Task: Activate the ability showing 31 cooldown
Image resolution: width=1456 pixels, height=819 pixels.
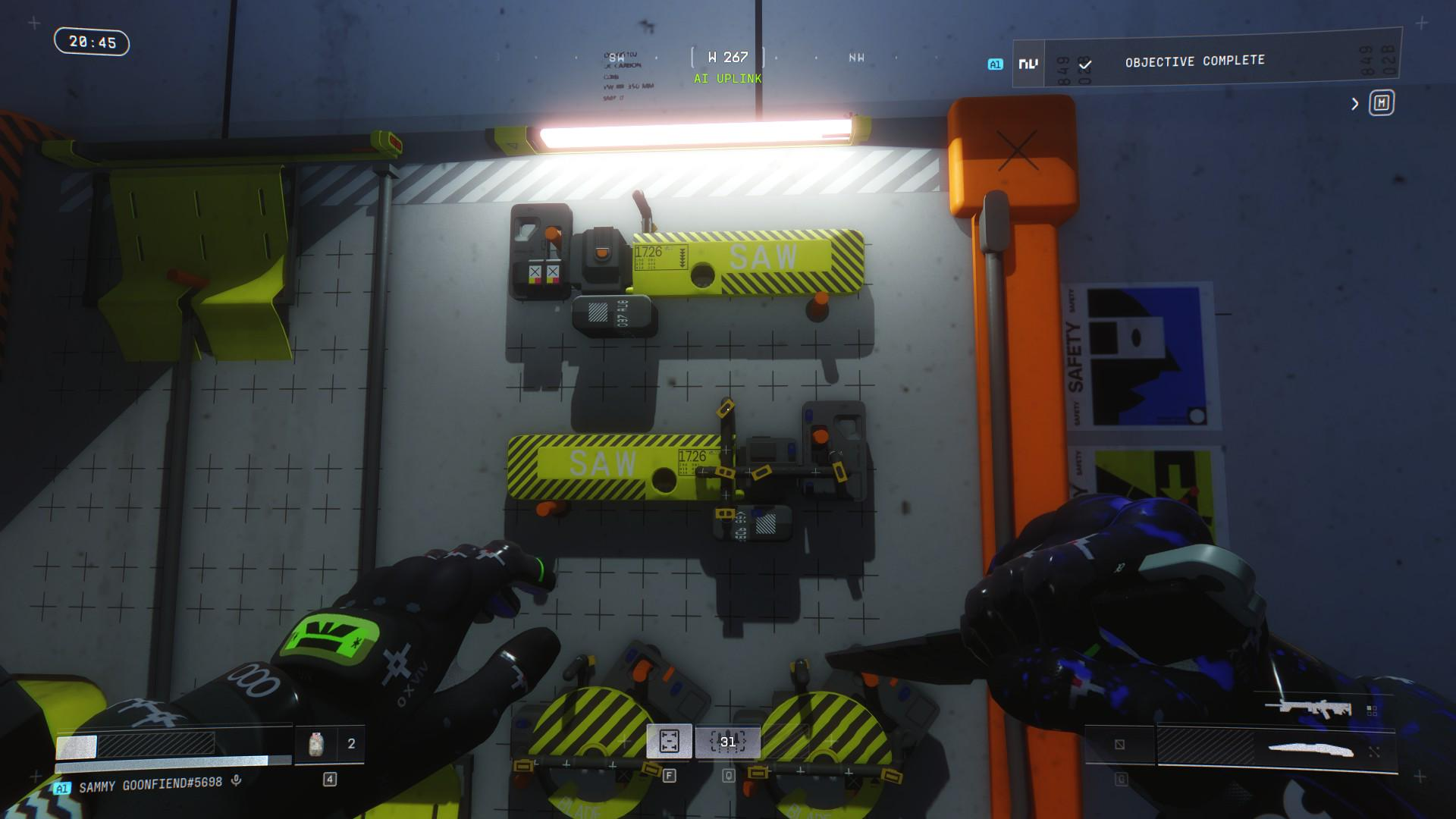Action: point(728,742)
